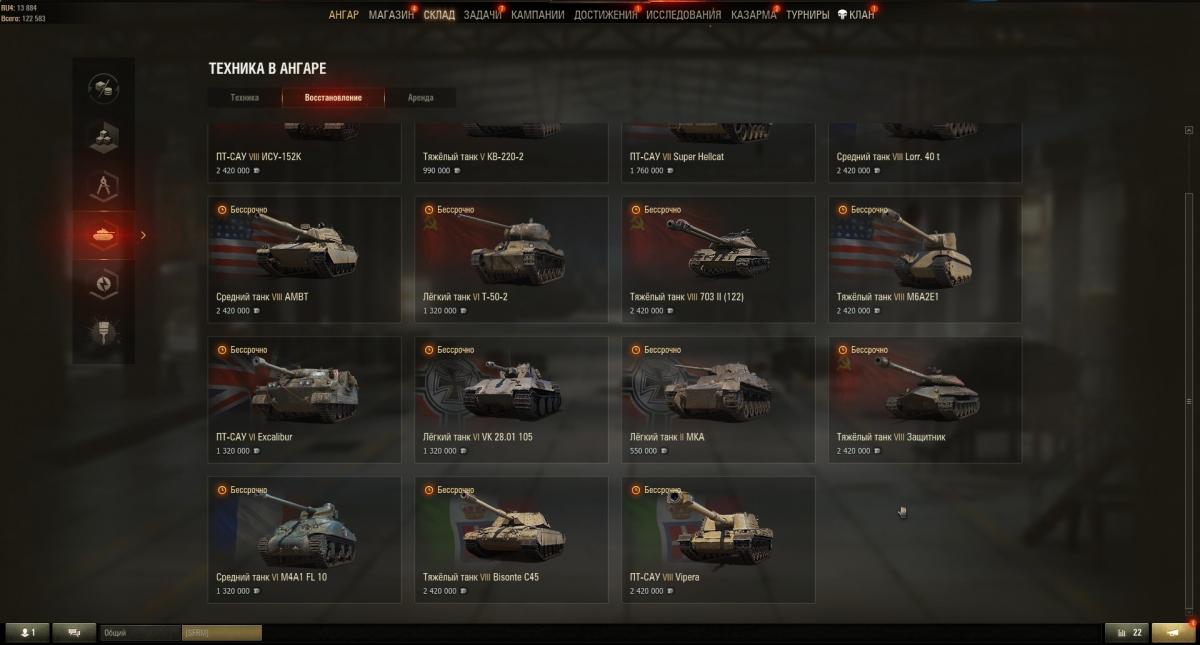Screen dimensions: 1200x645
Task: Open ИССЛЕДОВАНИЯ from the top menu
Action: [x=683, y=15]
